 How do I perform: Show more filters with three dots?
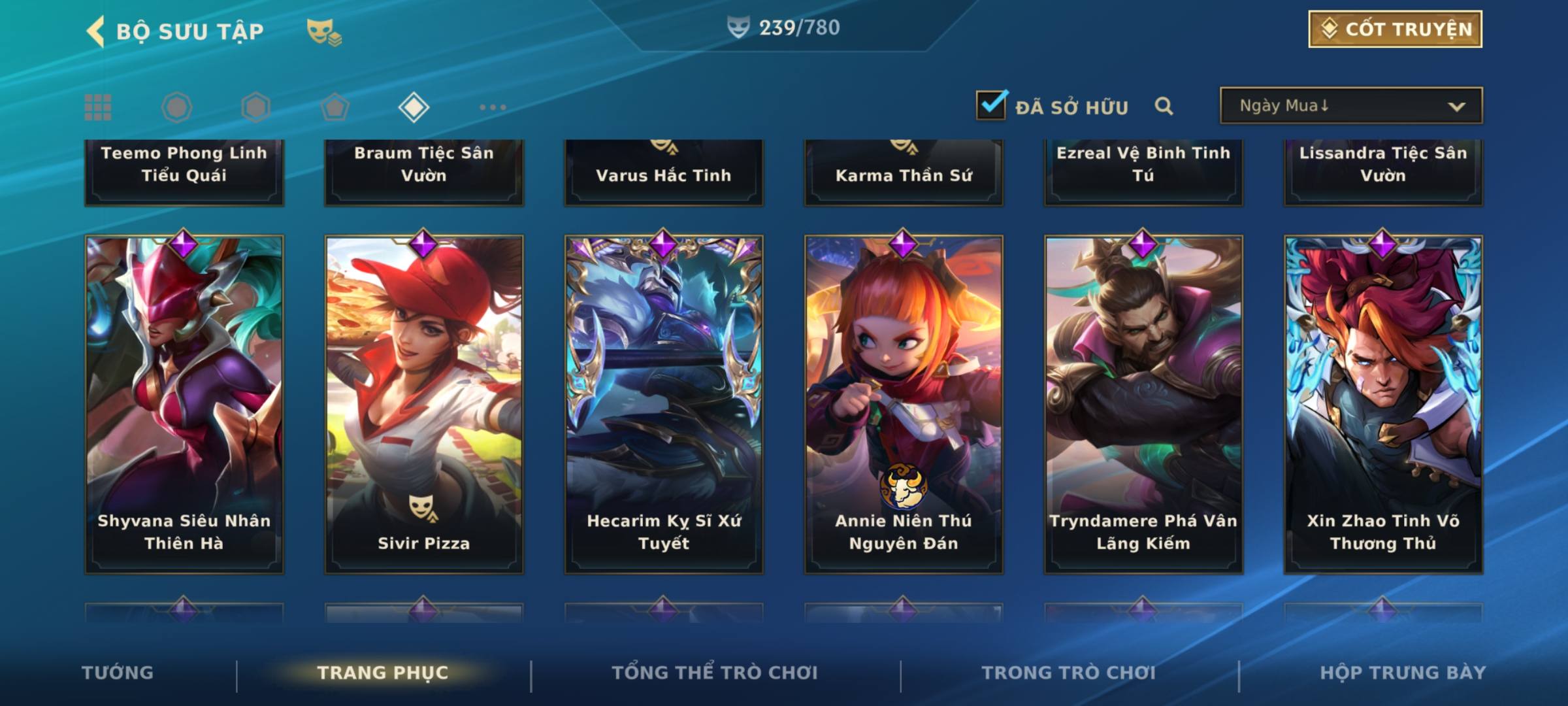[493, 107]
